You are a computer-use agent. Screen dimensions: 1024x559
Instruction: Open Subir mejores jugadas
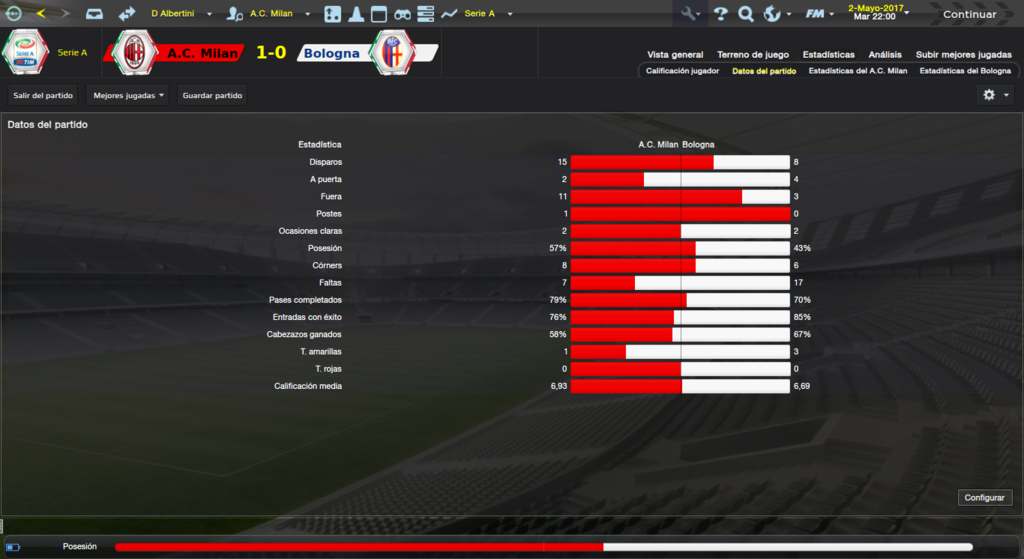(963, 55)
